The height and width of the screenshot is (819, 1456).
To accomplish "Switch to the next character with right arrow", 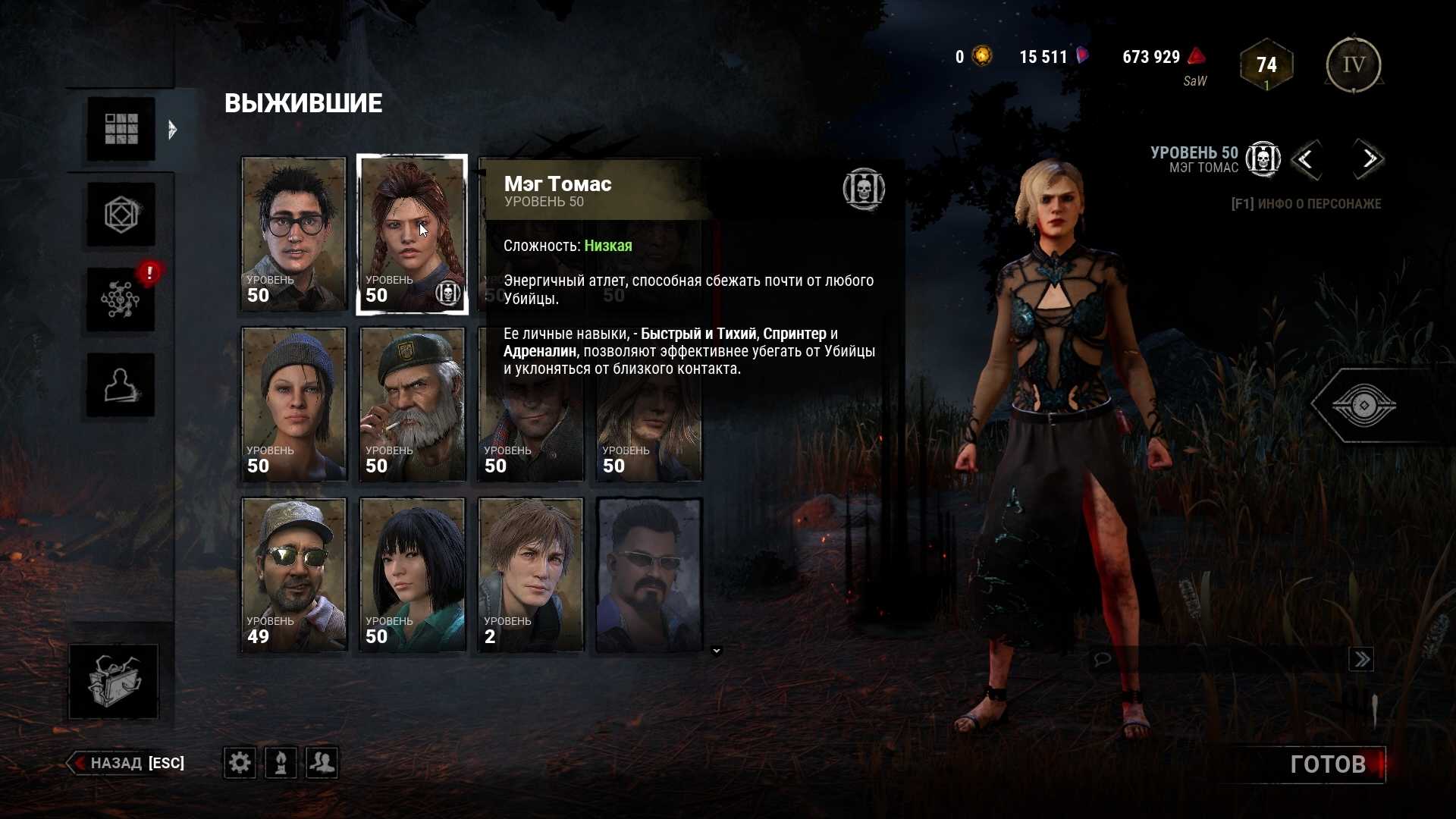I will click(1368, 159).
